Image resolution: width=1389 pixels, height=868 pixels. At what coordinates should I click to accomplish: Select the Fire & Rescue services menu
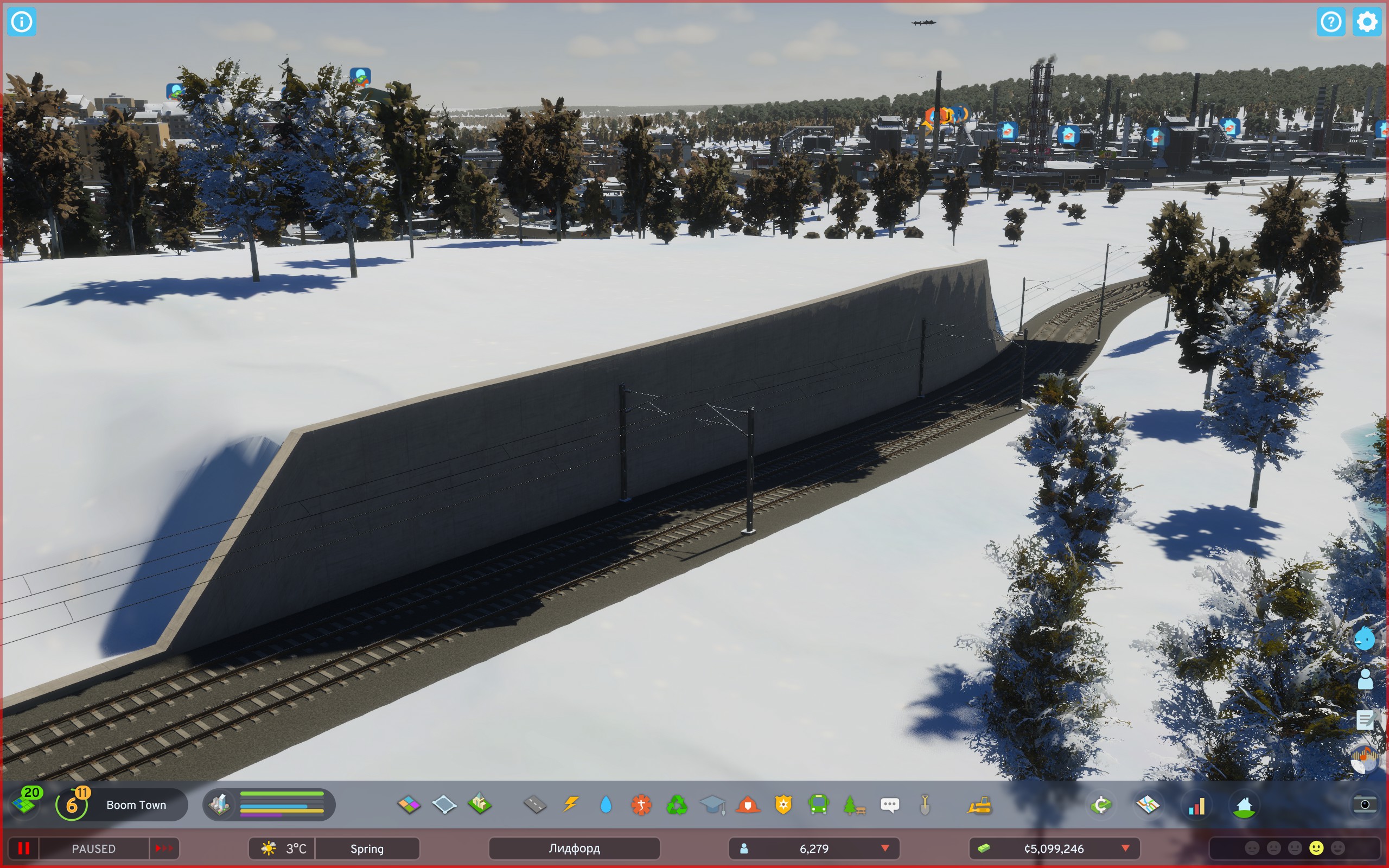[749, 805]
